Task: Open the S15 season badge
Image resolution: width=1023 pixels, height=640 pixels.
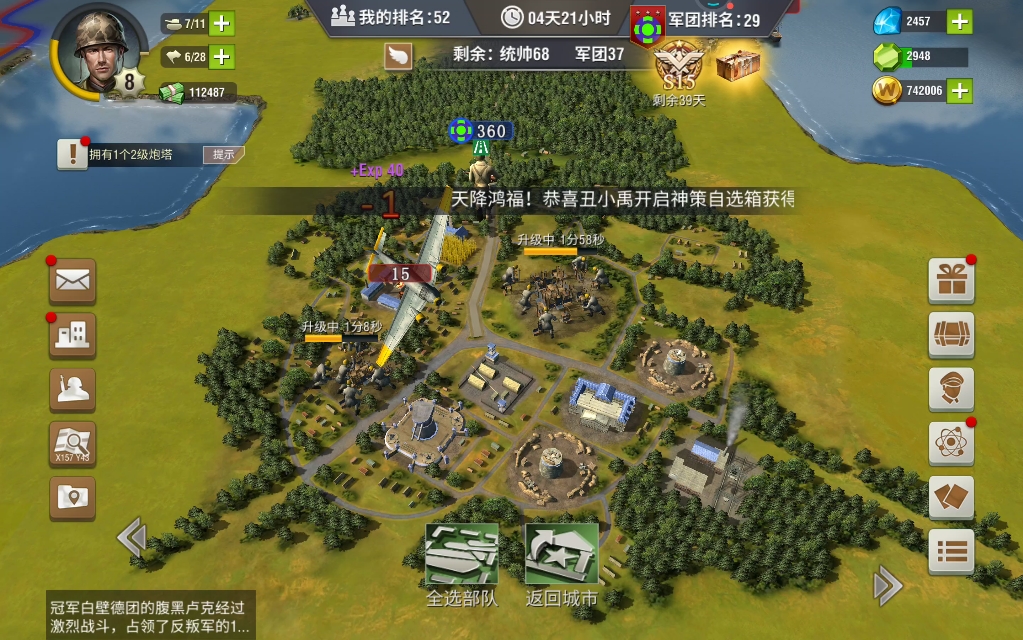Action: (x=679, y=70)
